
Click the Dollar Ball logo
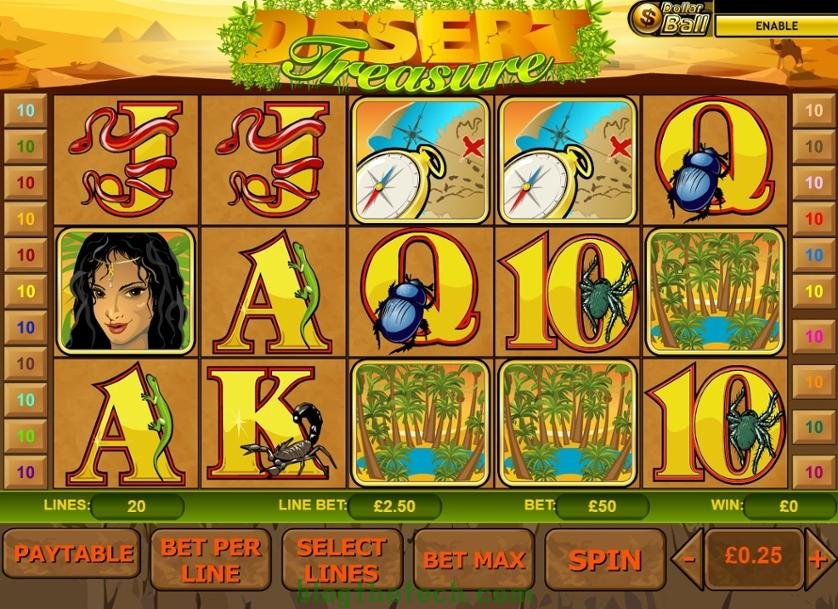pos(672,18)
